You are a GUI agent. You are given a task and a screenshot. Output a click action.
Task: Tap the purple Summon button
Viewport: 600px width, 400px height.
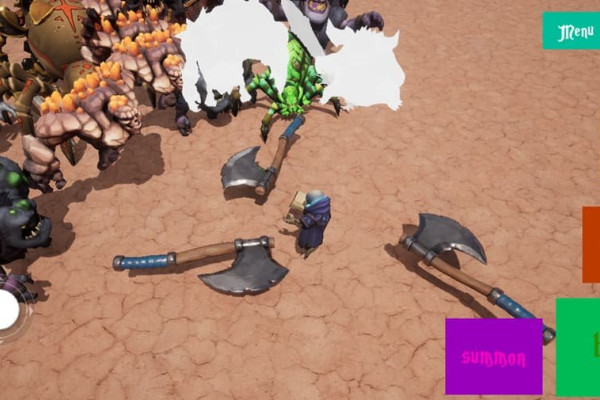[494, 356]
